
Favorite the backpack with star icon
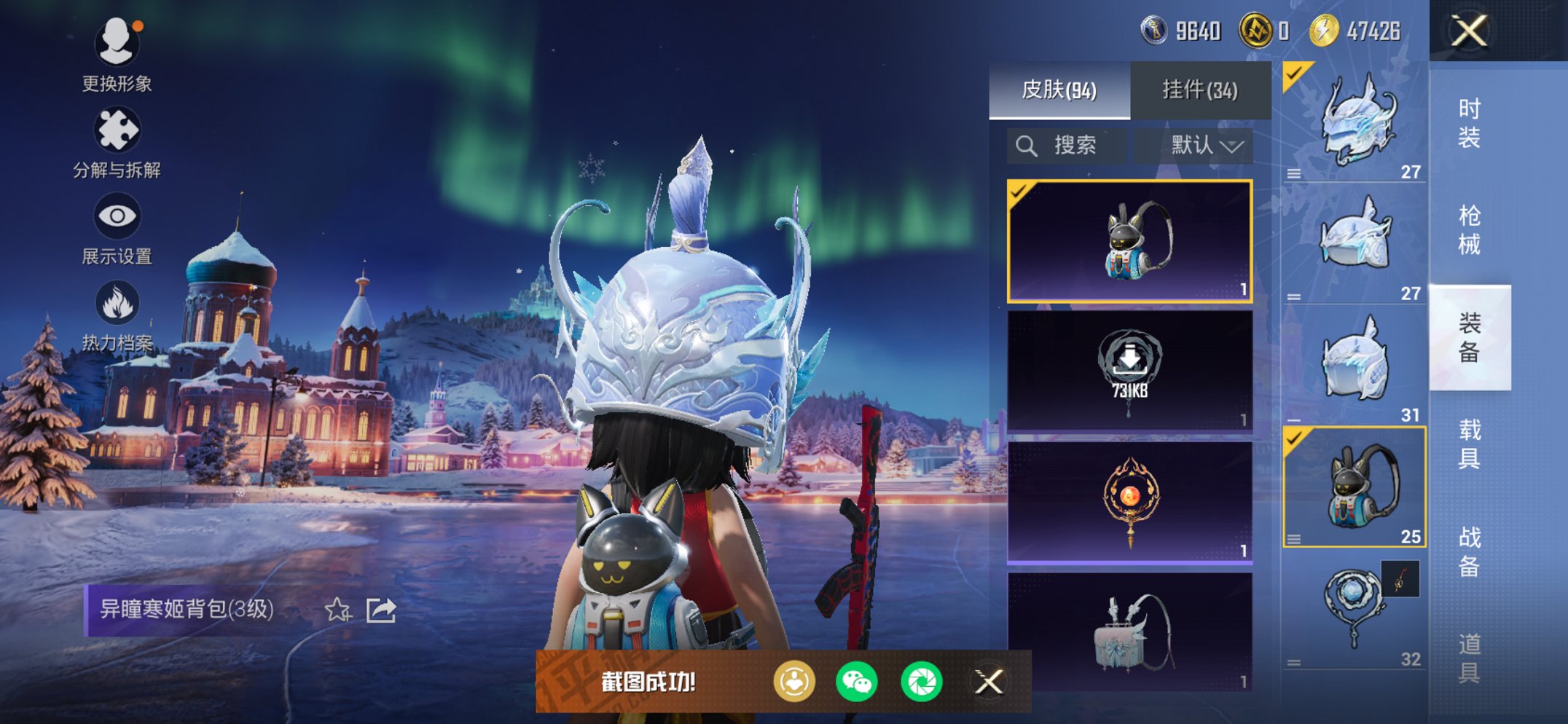coord(337,610)
